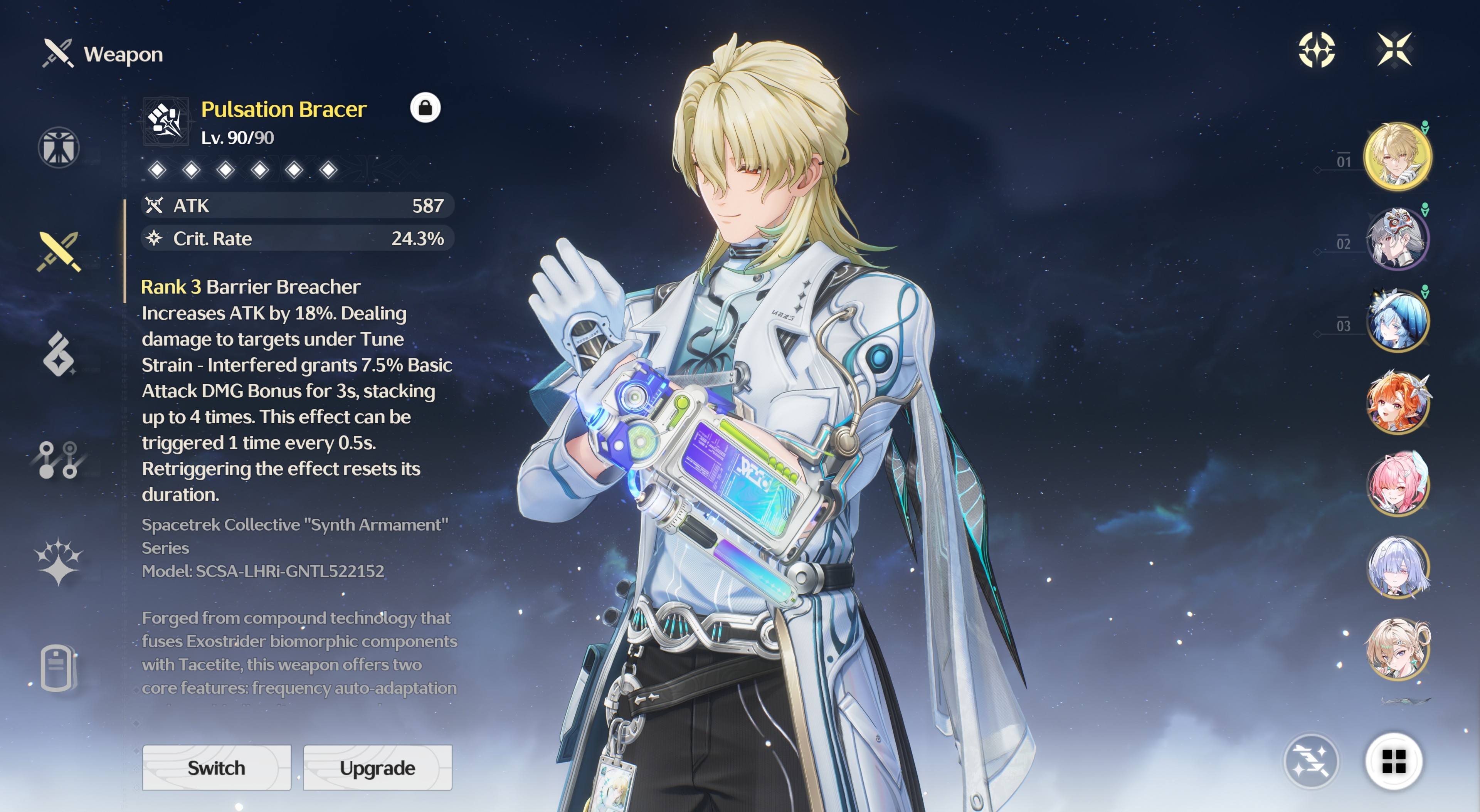Select the pink-haired character portrait

pyautogui.click(x=1397, y=484)
